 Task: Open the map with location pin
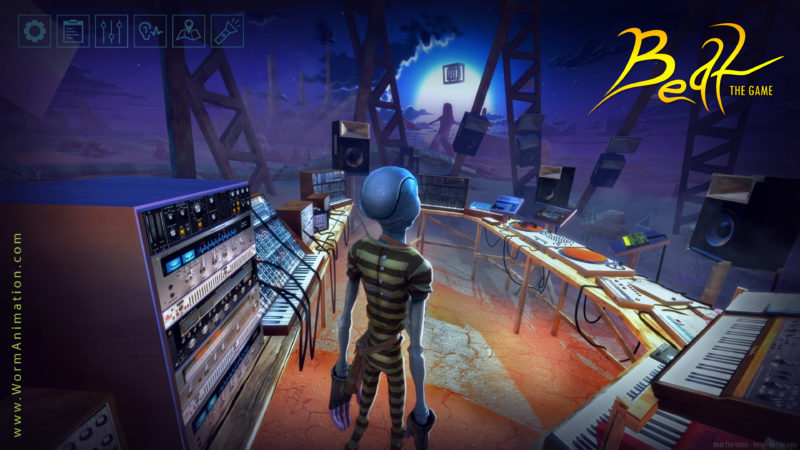(x=188, y=31)
